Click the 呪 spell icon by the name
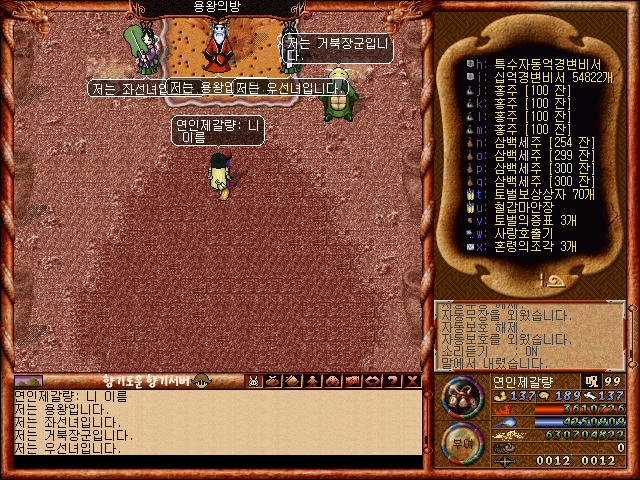640x480 pixels. tap(591, 381)
